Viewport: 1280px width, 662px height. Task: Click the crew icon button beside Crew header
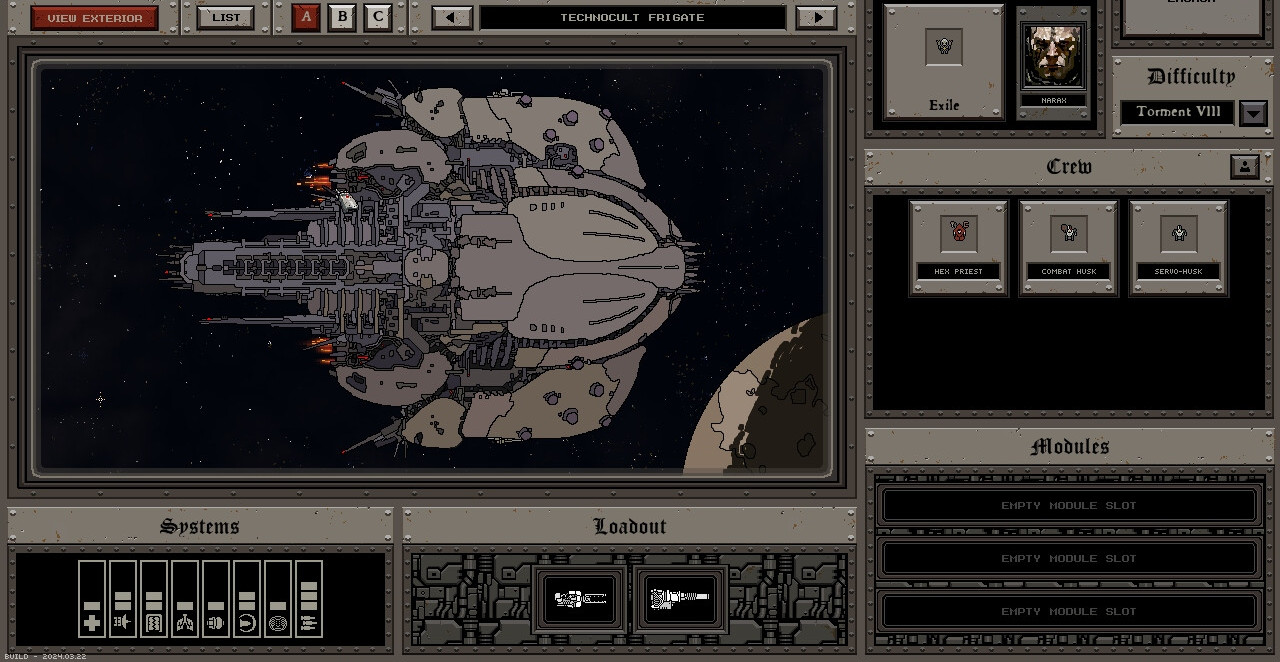click(1244, 167)
